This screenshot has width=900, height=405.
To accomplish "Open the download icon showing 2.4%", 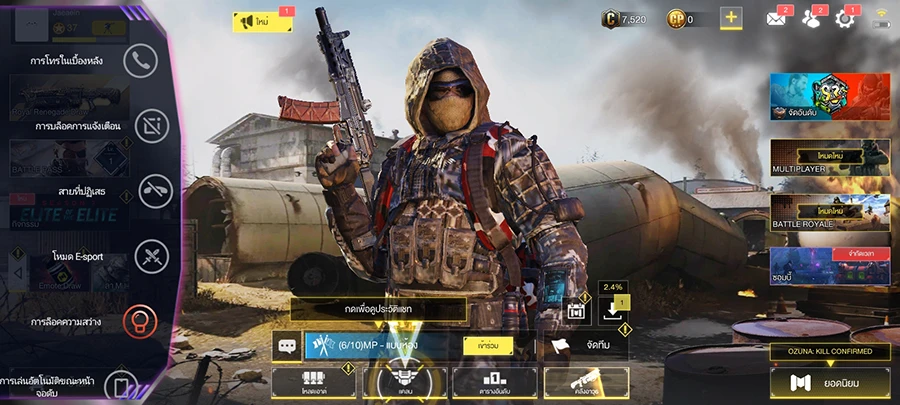I will [x=609, y=311].
